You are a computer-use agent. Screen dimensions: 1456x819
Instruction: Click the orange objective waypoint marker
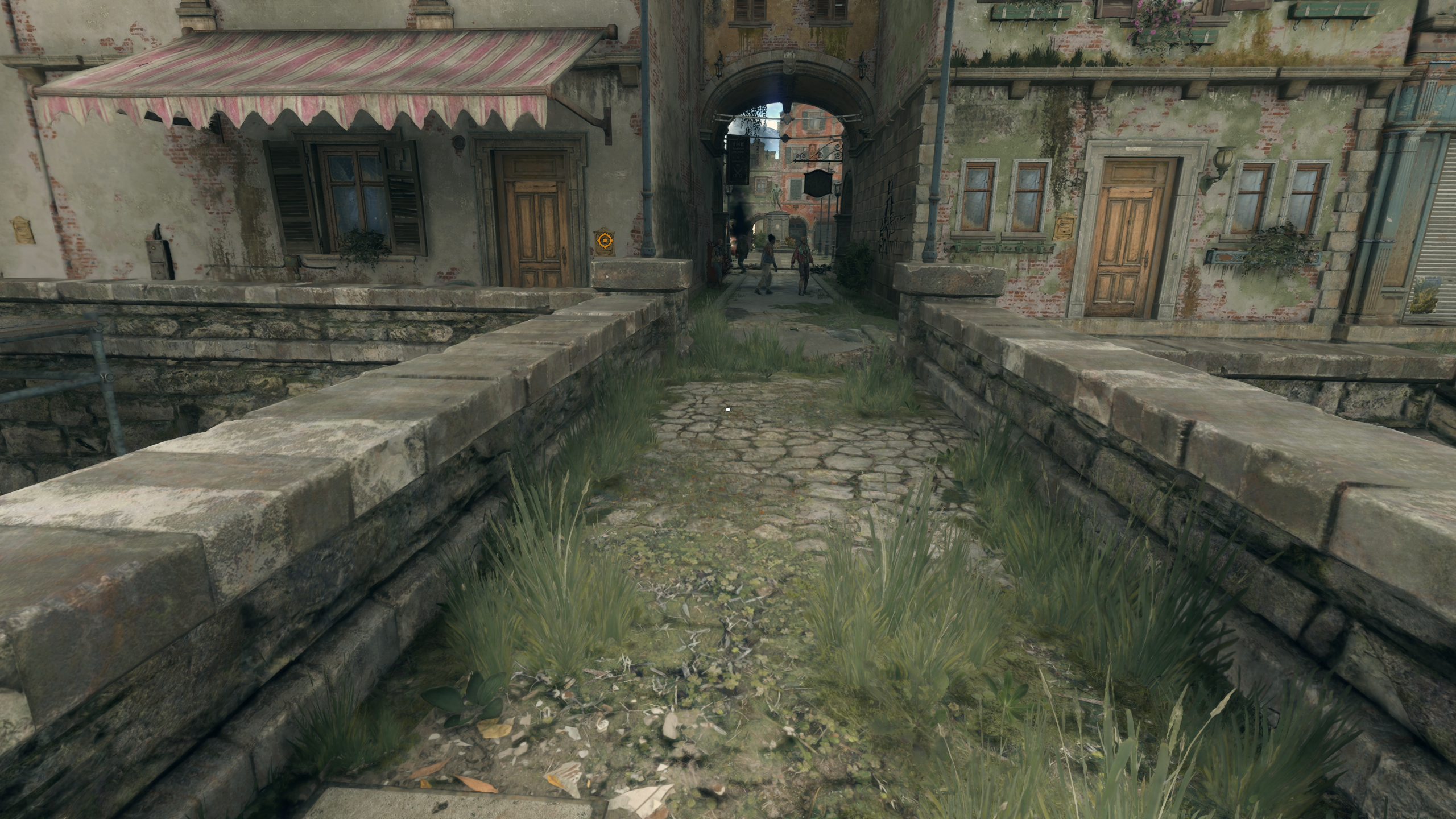603,242
